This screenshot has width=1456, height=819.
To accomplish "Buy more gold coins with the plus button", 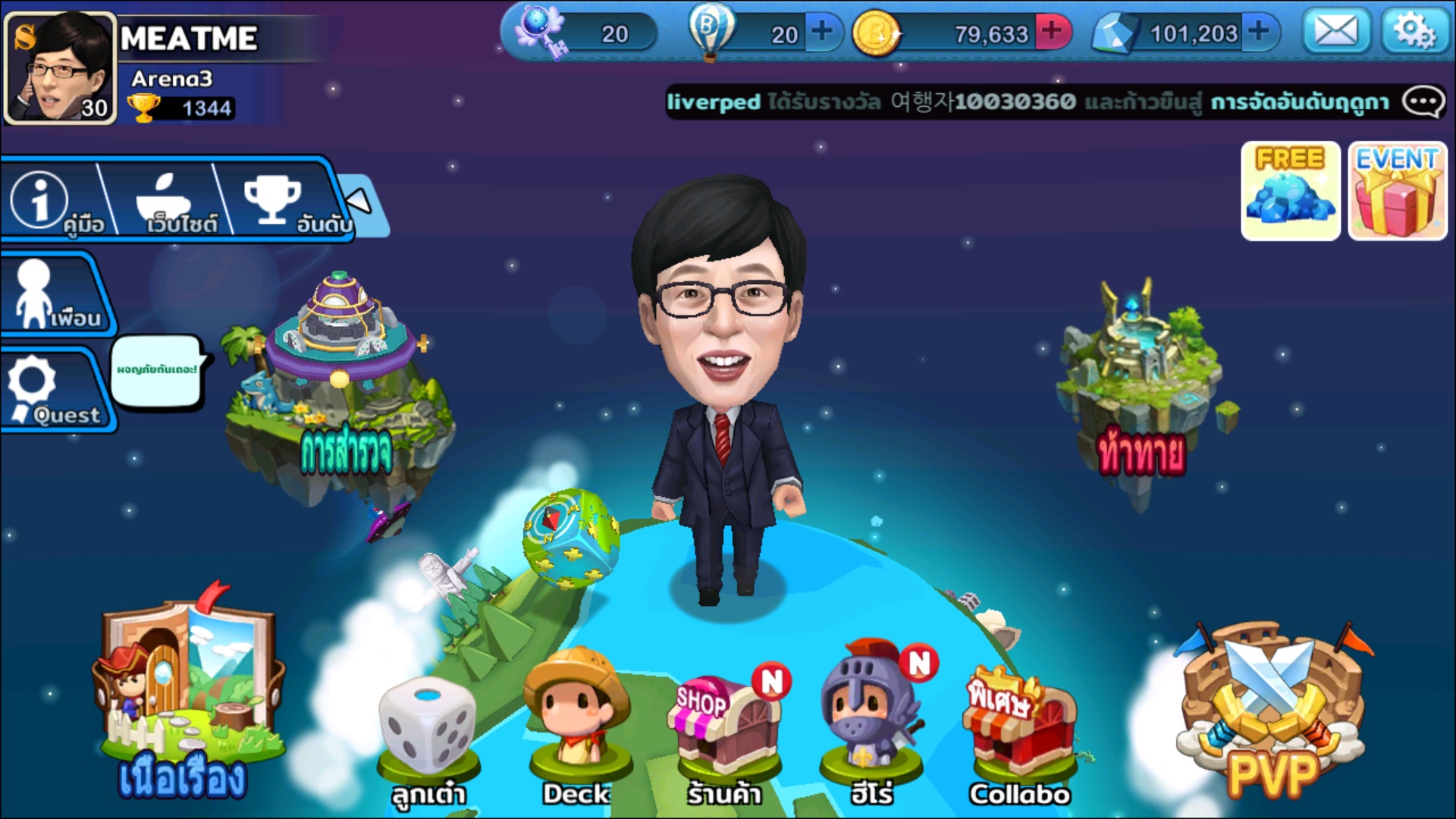I will pyautogui.click(x=1052, y=32).
